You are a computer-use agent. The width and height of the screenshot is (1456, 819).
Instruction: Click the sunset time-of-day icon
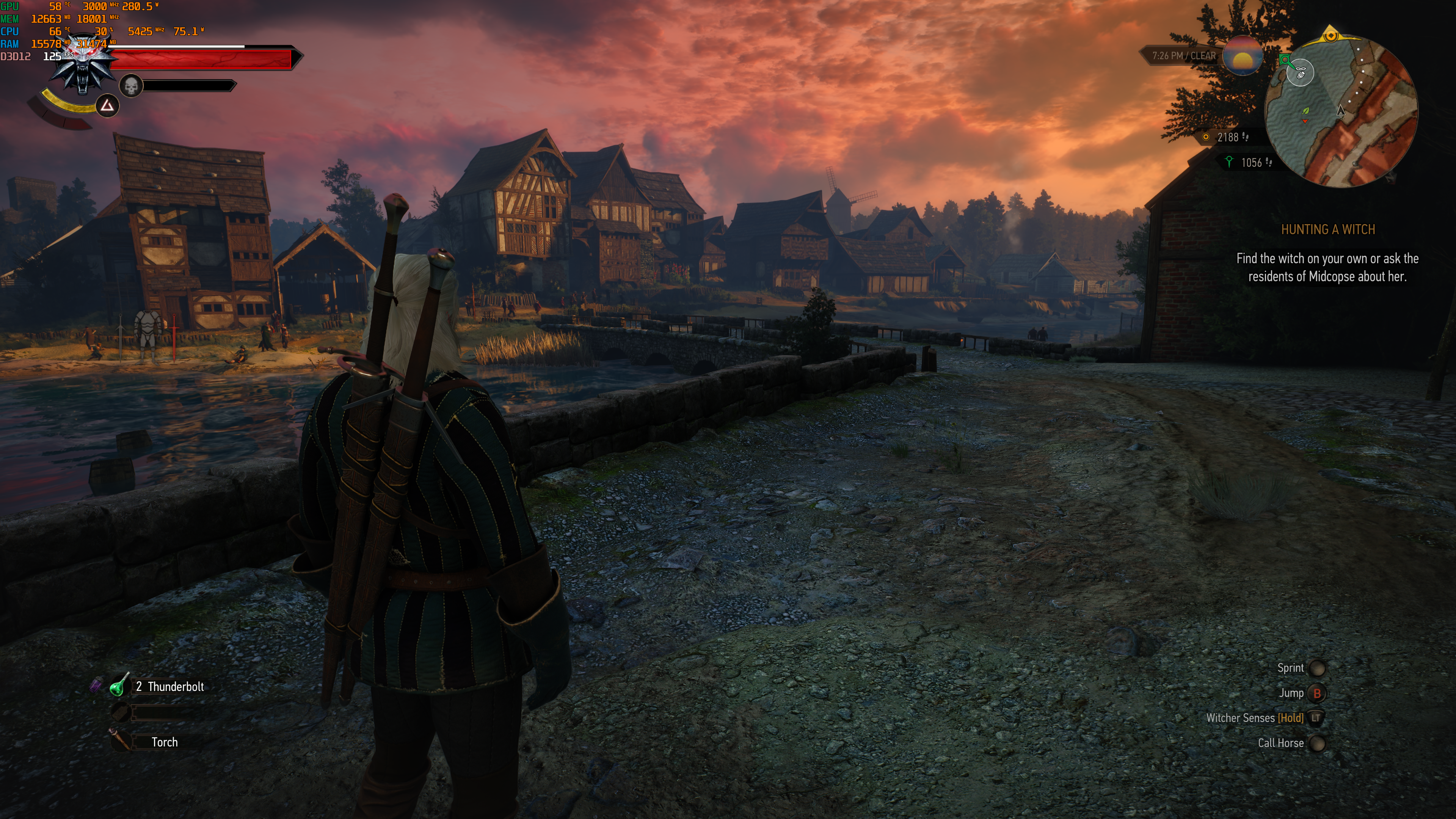[1243, 56]
